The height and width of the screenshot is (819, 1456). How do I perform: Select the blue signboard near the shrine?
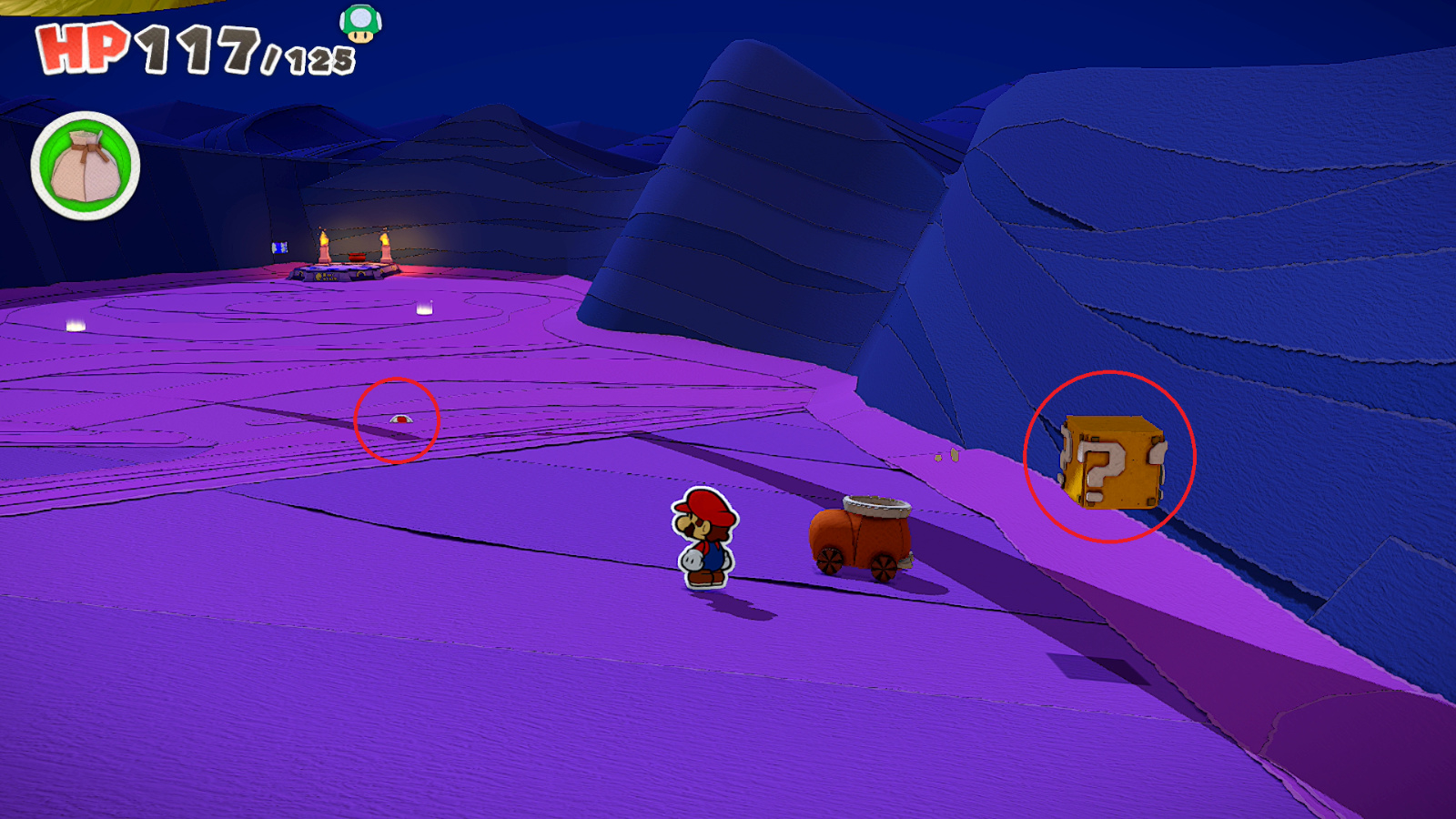point(279,248)
